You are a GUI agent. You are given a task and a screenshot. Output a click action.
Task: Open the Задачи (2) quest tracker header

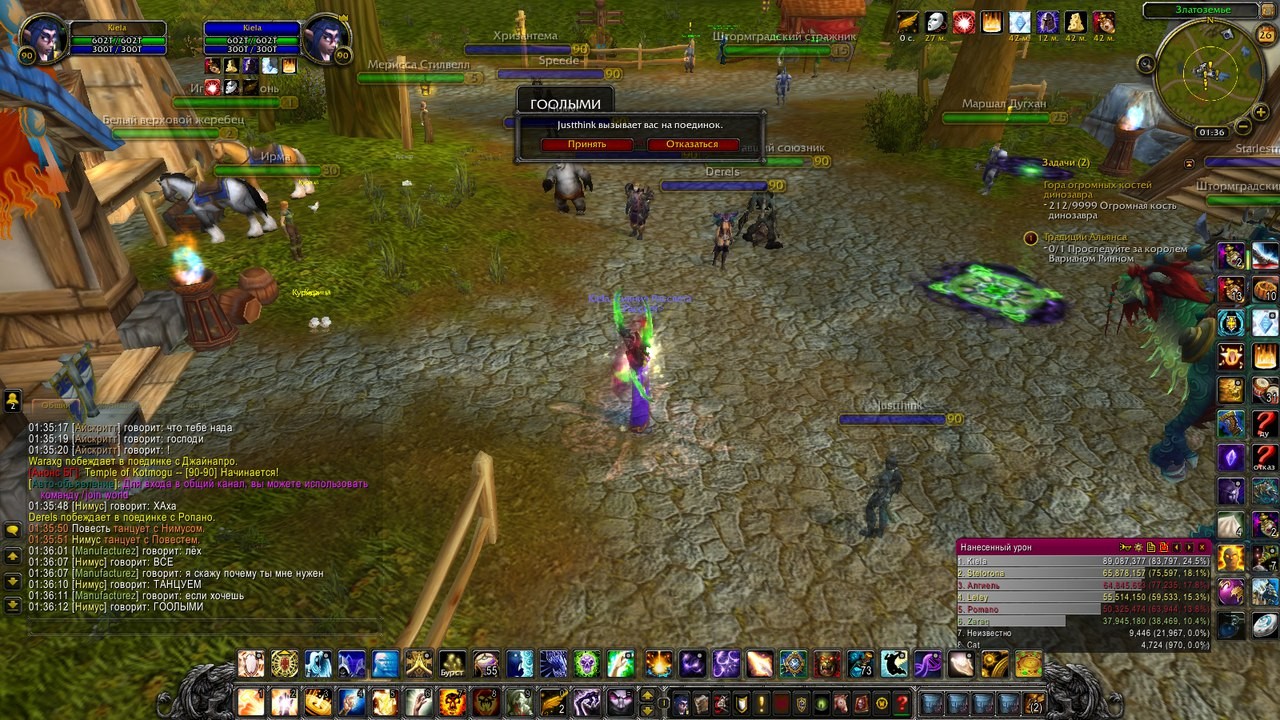pyautogui.click(x=1065, y=162)
